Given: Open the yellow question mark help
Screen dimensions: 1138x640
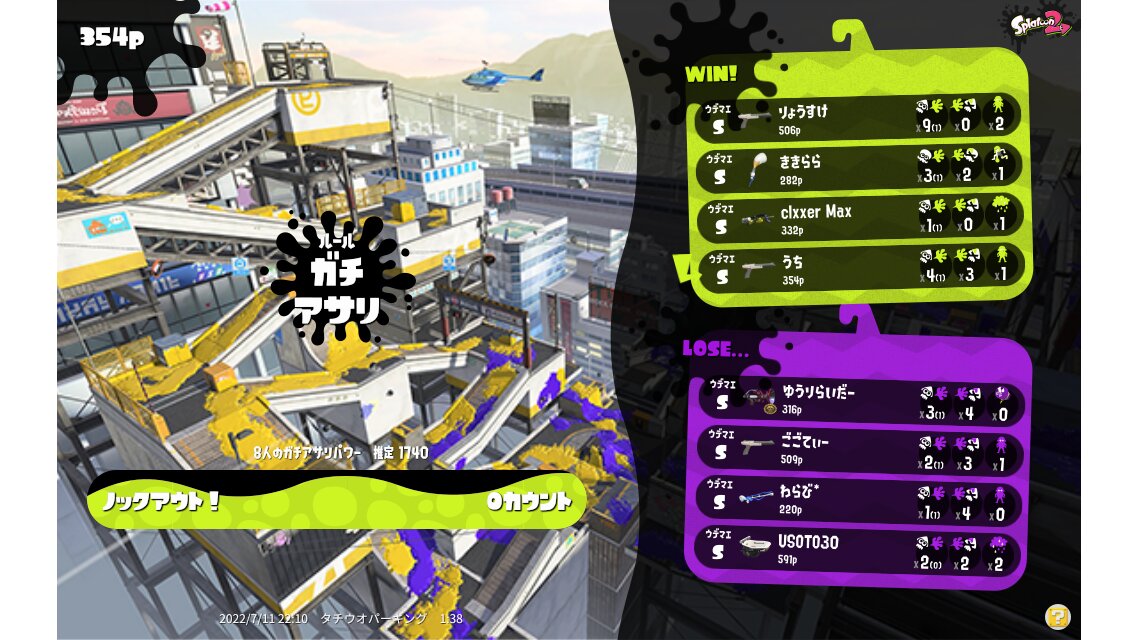Looking at the screenshot, I should click(x=1057, y=616).
